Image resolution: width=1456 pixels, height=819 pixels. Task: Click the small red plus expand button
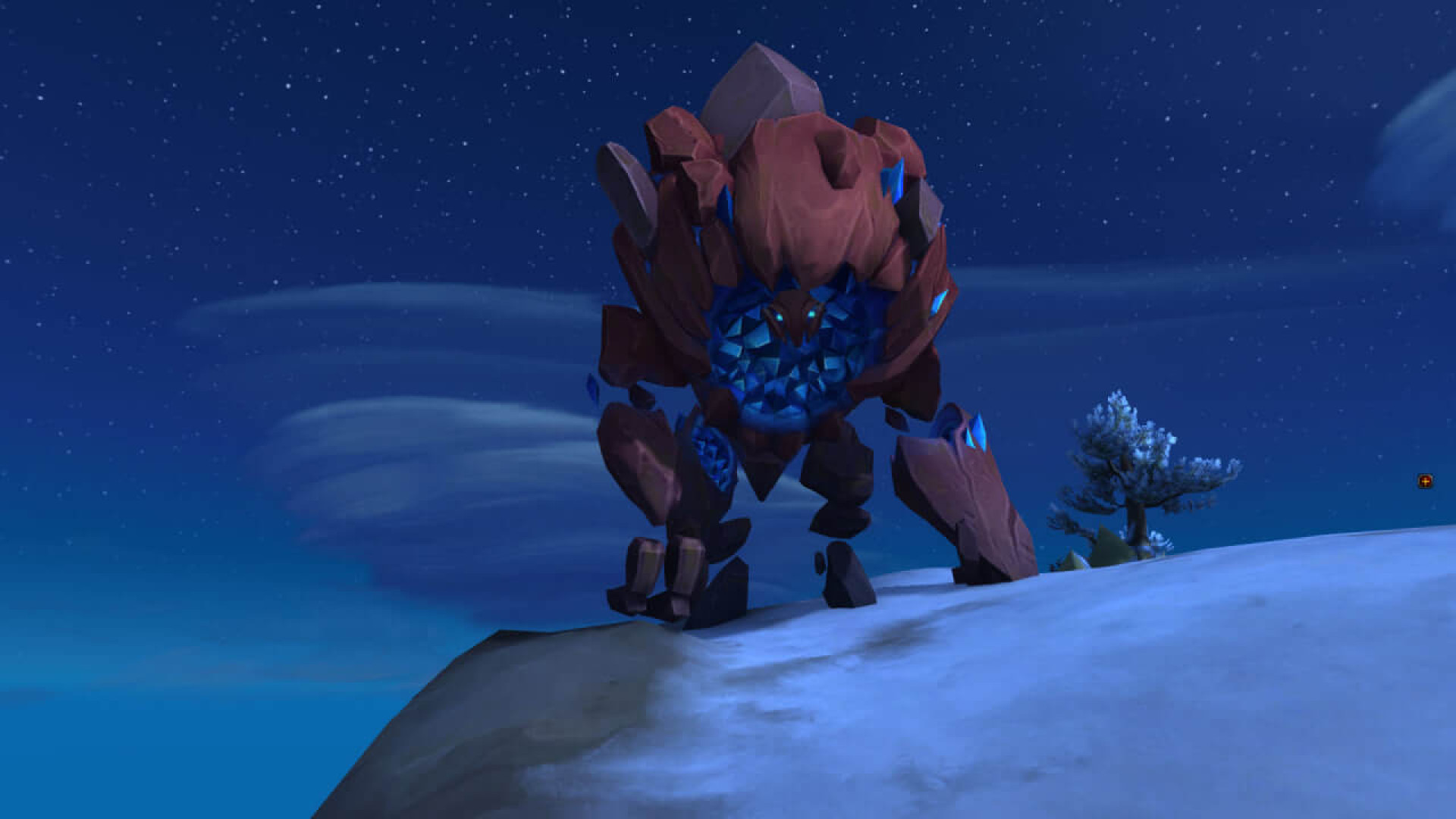pos(1425,481)
